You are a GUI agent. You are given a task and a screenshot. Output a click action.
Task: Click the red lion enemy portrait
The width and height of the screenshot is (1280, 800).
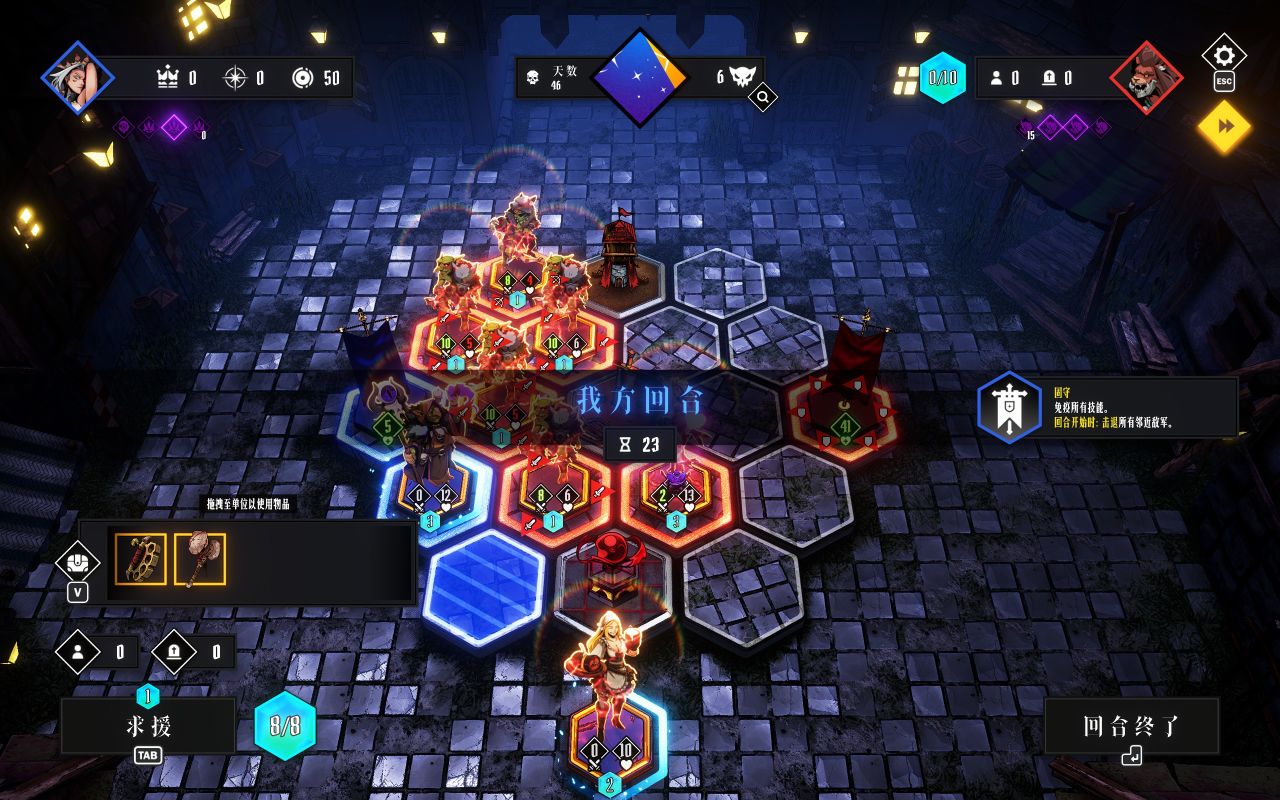click(1146, 78)
